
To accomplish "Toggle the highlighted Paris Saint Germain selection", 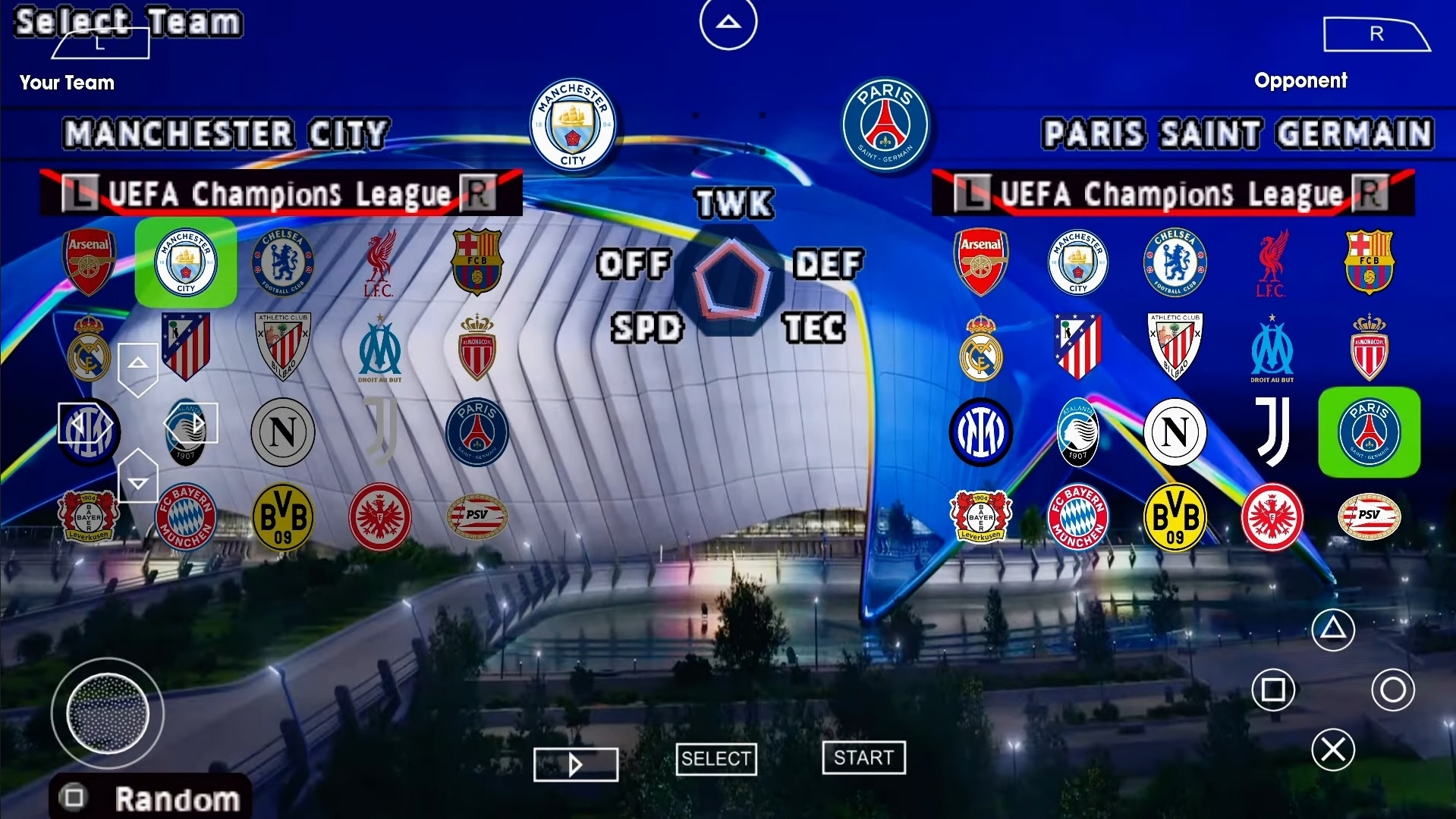I will coord(1368,432).
